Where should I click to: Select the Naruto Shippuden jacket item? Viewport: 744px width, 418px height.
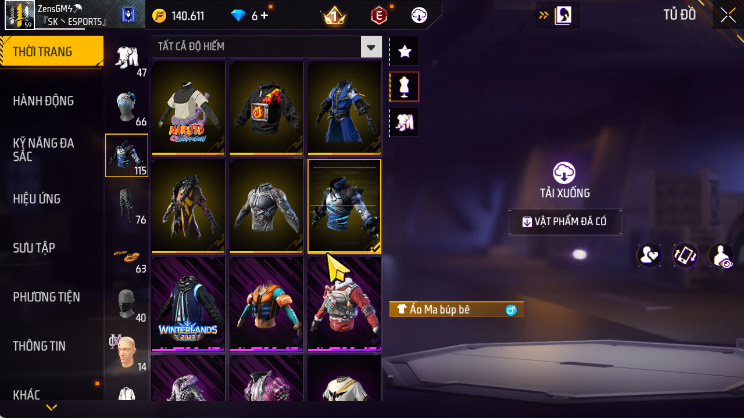[x=188, y=107]
